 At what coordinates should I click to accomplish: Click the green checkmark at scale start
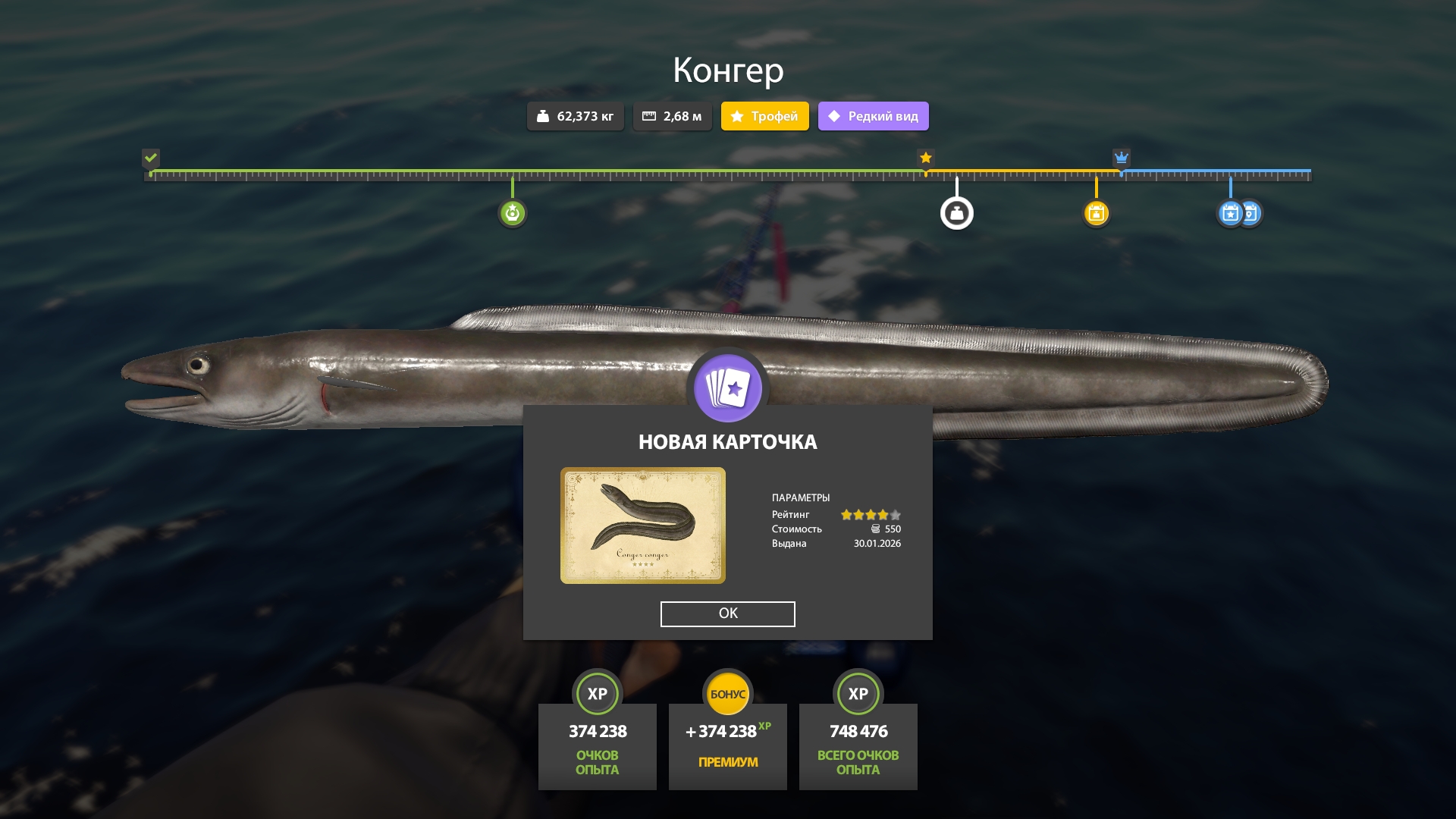point(151,158)
